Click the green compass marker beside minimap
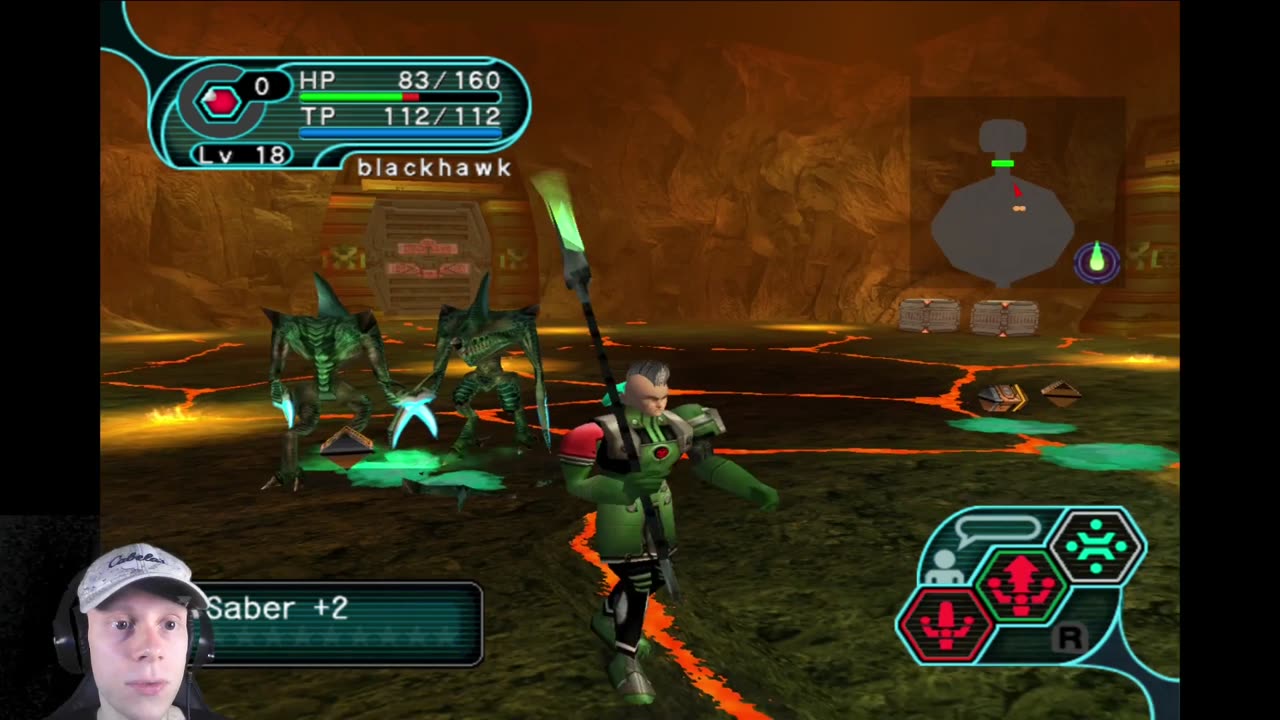This screenshot has height=720, width=1280. pyautogui.click(x=1096, y=261)
